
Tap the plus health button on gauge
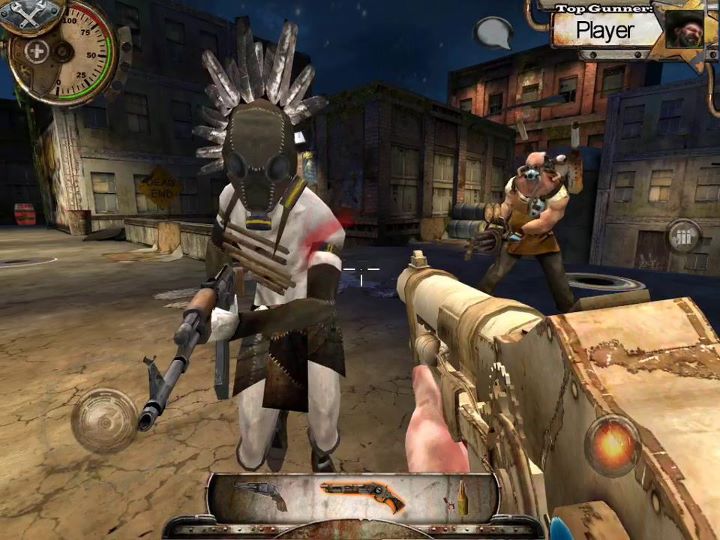point(38,51)
